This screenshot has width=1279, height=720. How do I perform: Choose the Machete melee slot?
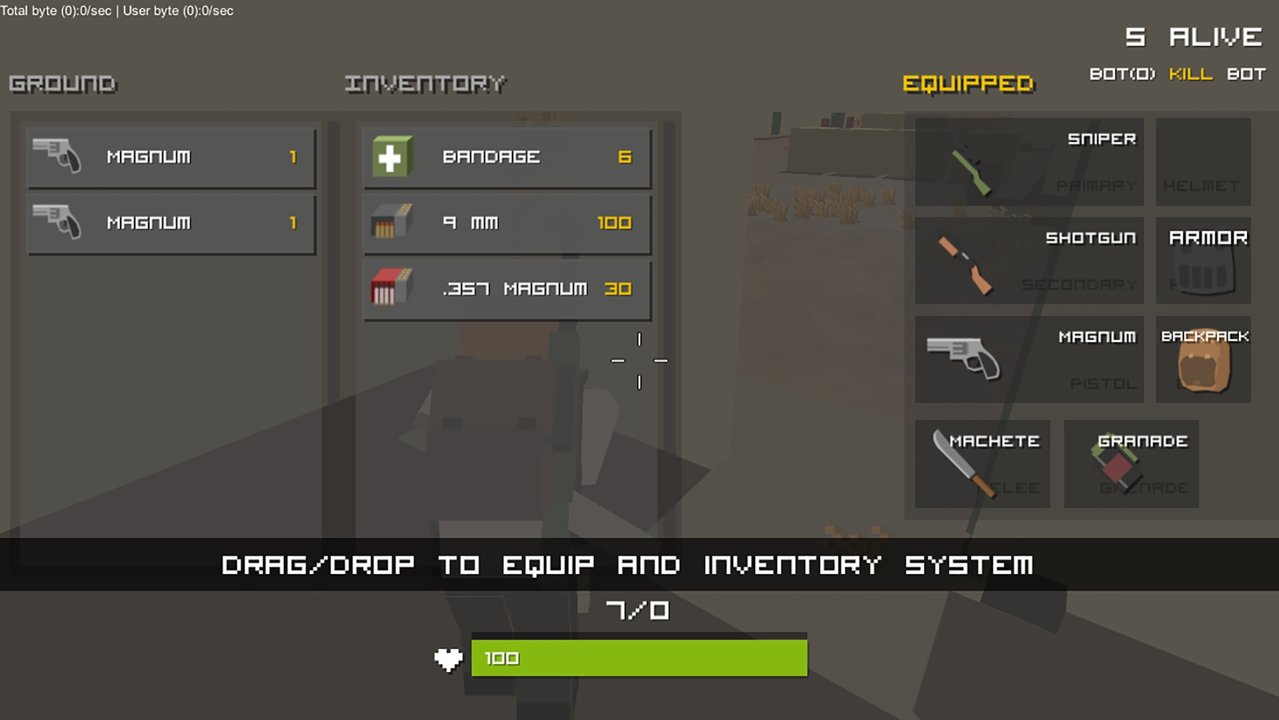tap(982, 464)
